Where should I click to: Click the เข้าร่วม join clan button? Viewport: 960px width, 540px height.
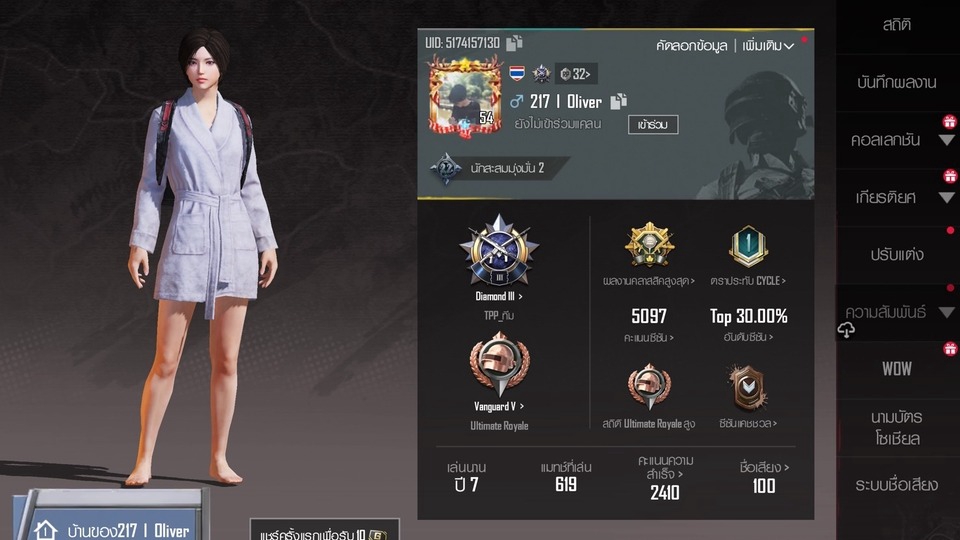point(653,125)
